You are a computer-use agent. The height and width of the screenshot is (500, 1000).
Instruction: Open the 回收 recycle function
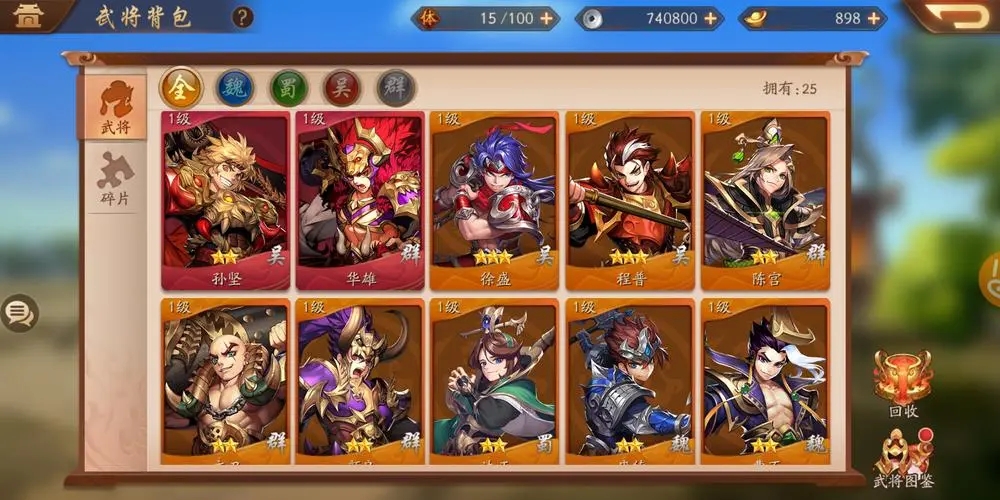tap(902, 382)
